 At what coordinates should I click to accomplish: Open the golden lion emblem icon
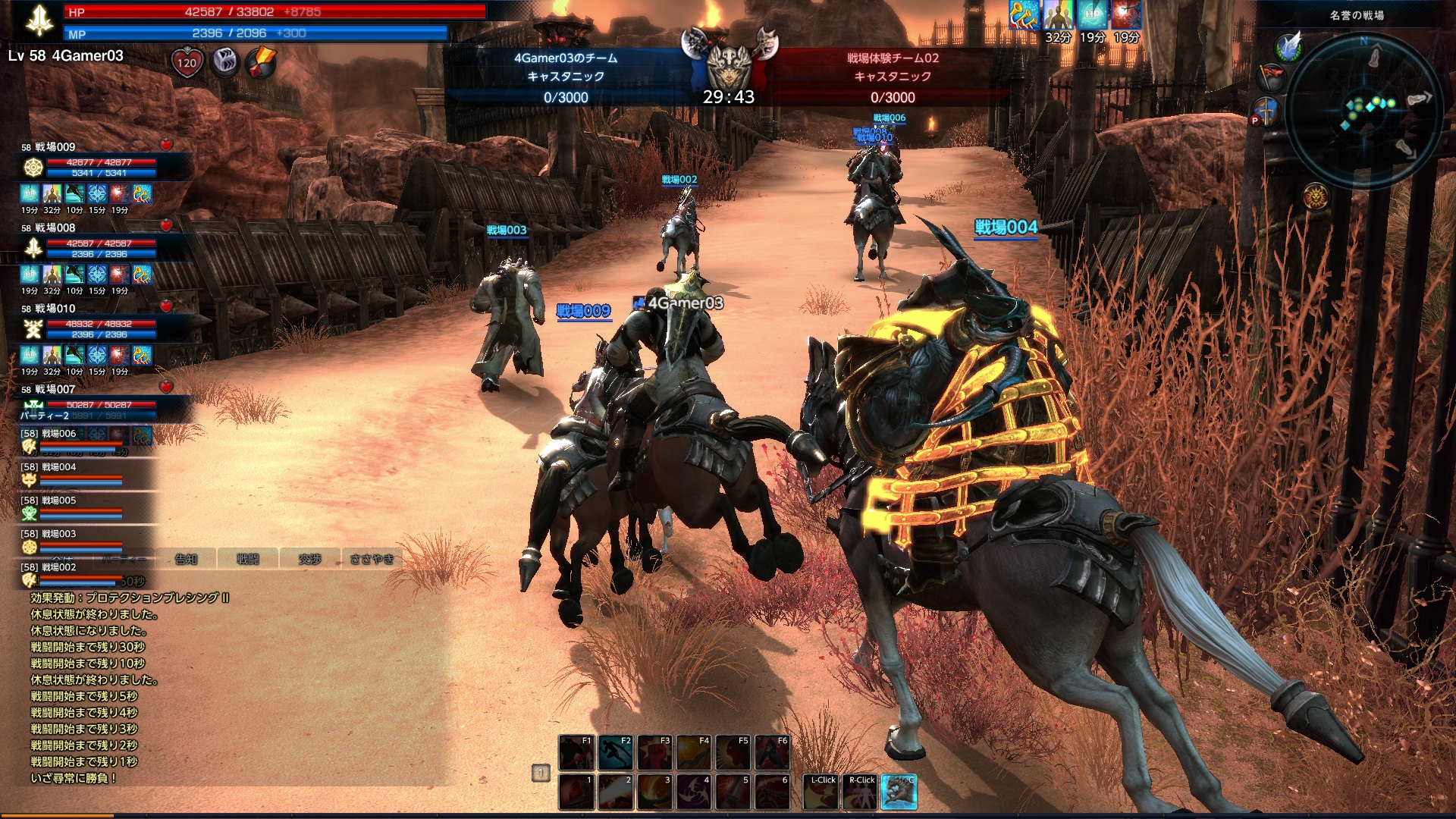[1316, 197]
